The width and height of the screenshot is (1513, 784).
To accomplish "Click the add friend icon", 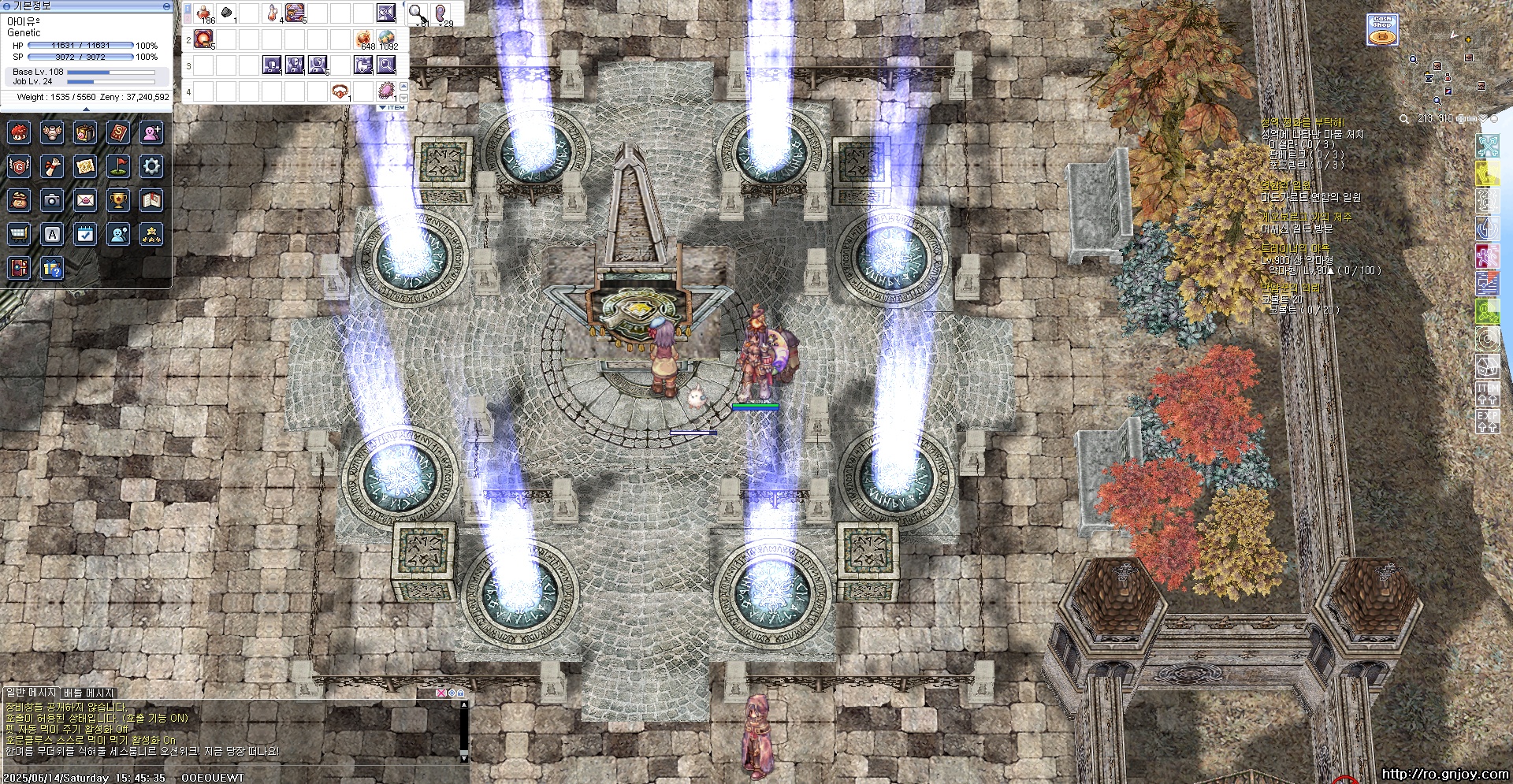I will pyautogui.click(x=151, y=132).
